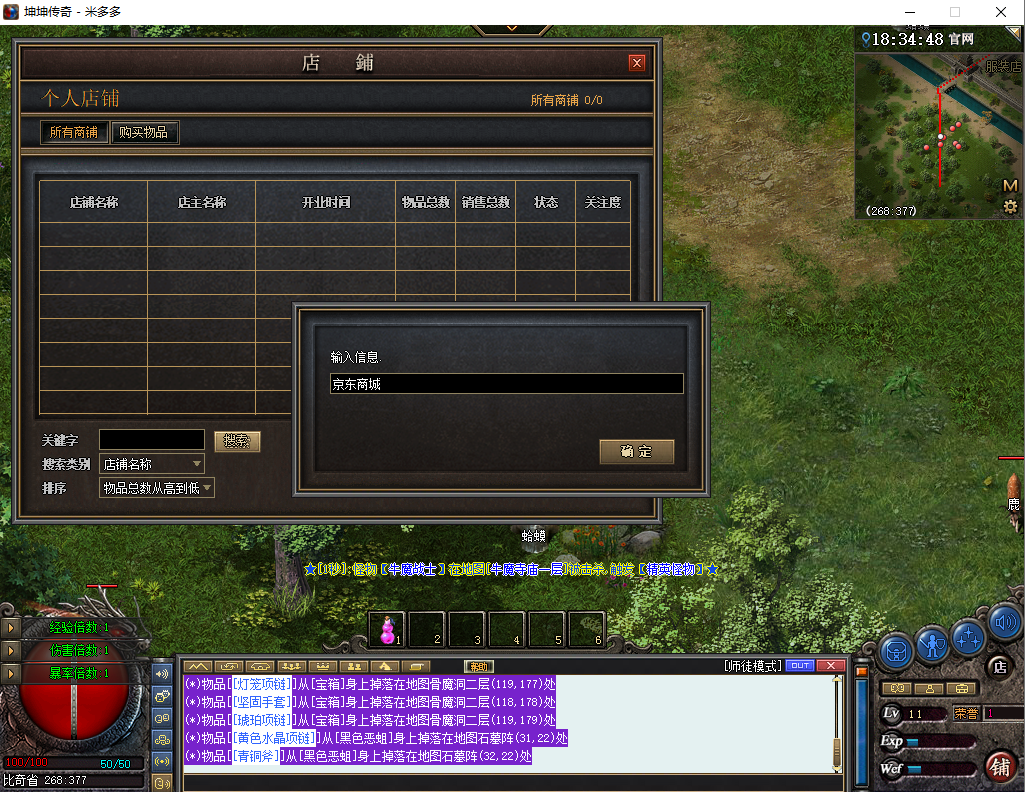Switch to the 所有商铺 tab

74,132
